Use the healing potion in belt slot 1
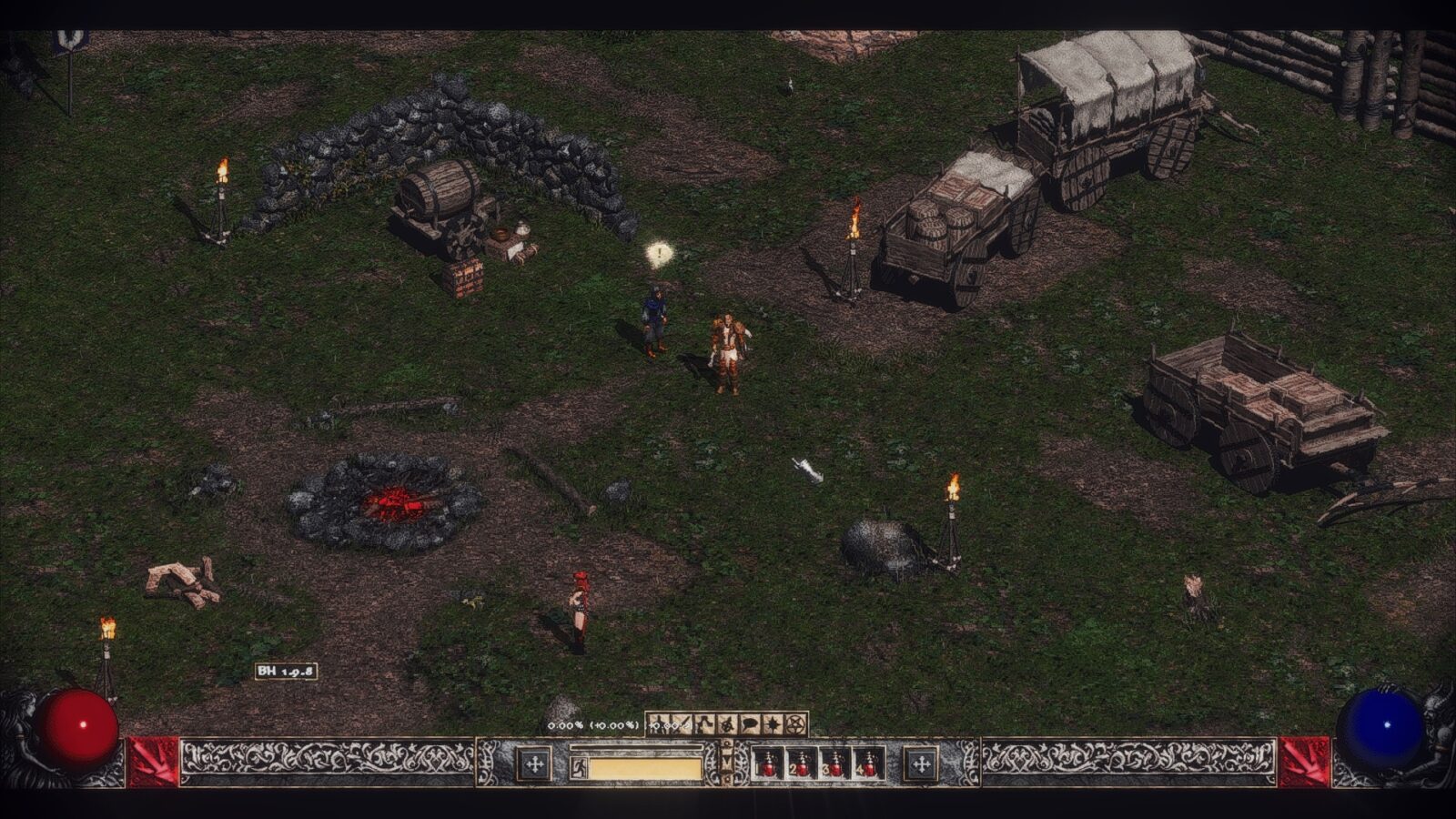This screenshot has width=1456, height=819. 767,764
